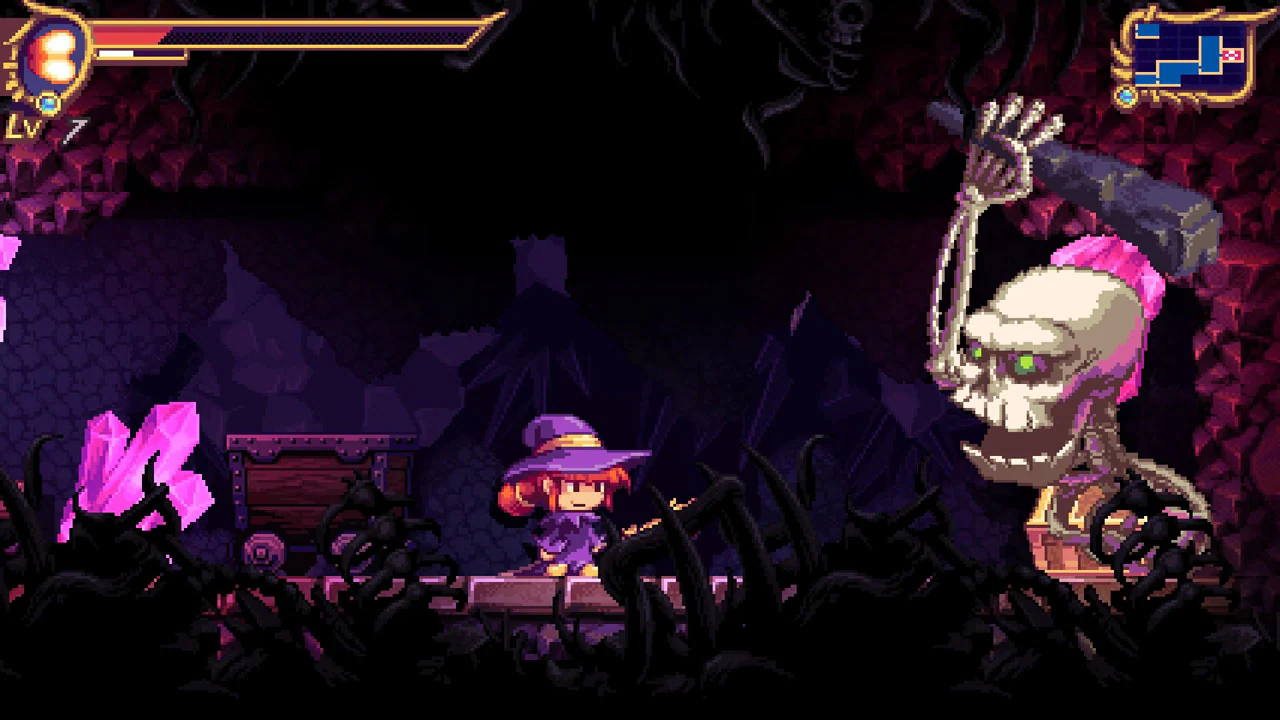This screenshot has height=720, width=1280.
Task: Click the skeleton's giant hammer weapon
Action: [1120, 190]
